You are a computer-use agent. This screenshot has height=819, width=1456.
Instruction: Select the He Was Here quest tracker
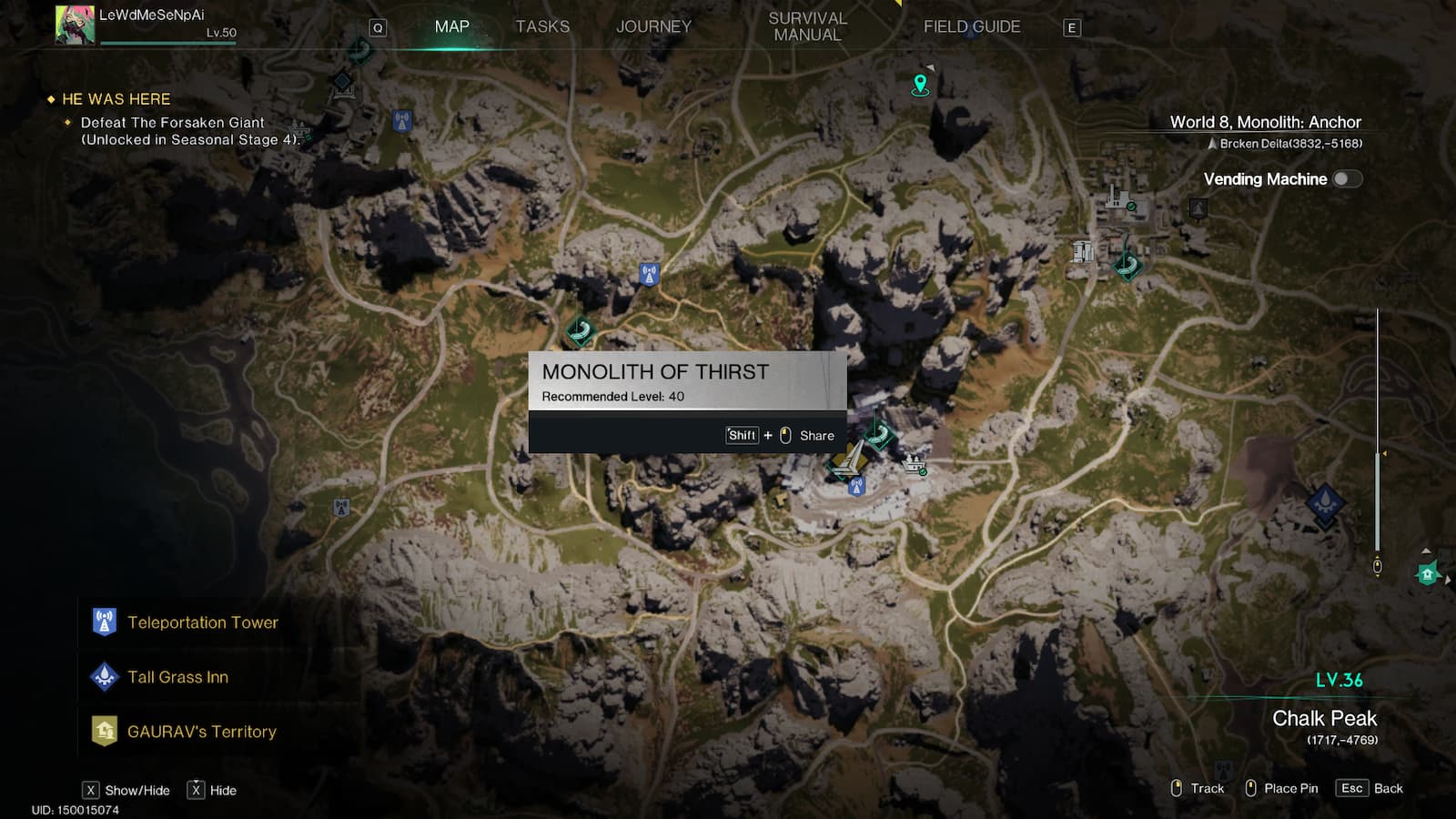116,99
